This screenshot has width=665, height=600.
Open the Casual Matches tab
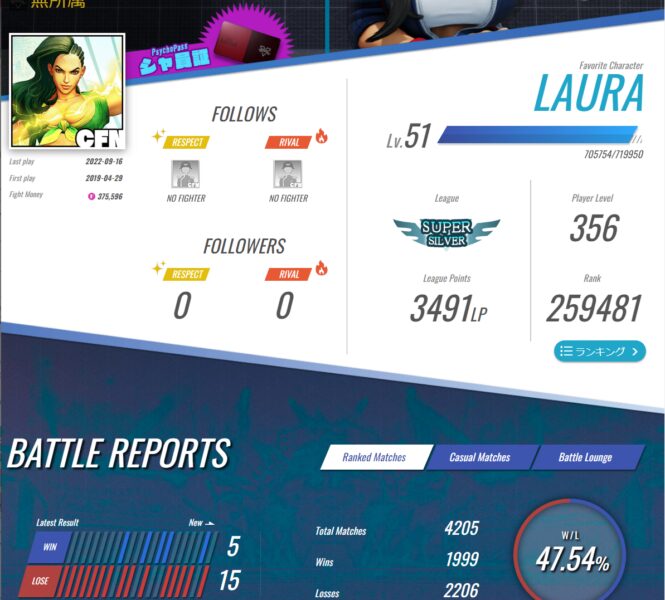(x=479, y=457)
